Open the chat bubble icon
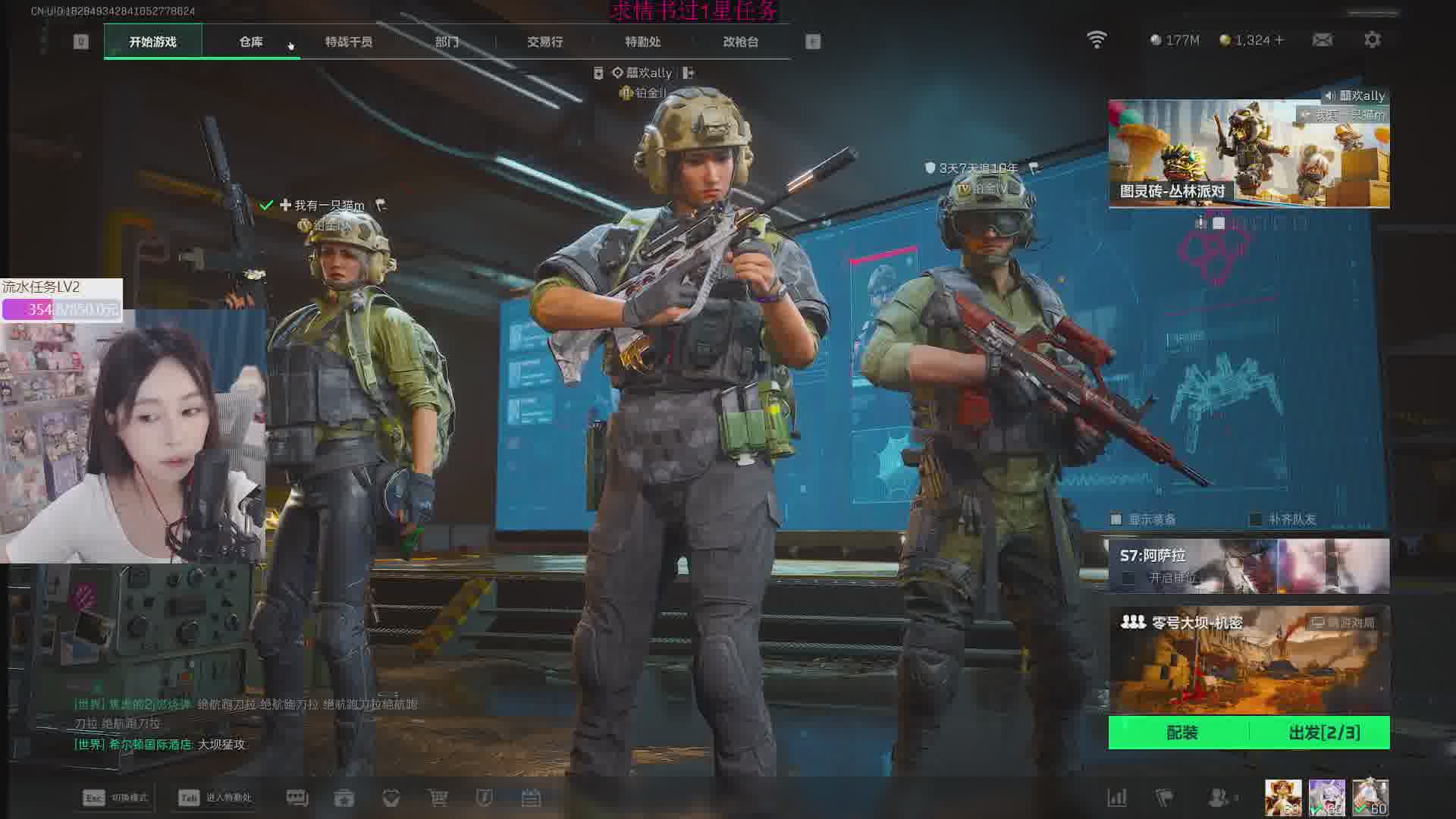 point(297,798)
